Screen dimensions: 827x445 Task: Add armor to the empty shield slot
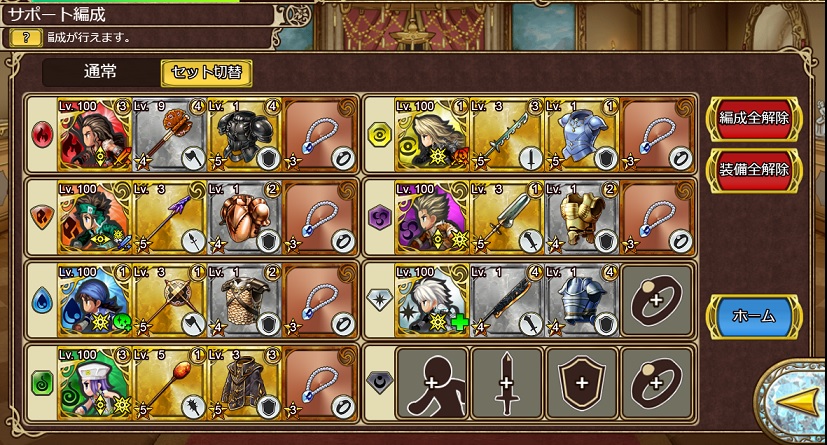click(x=582, y=382)
